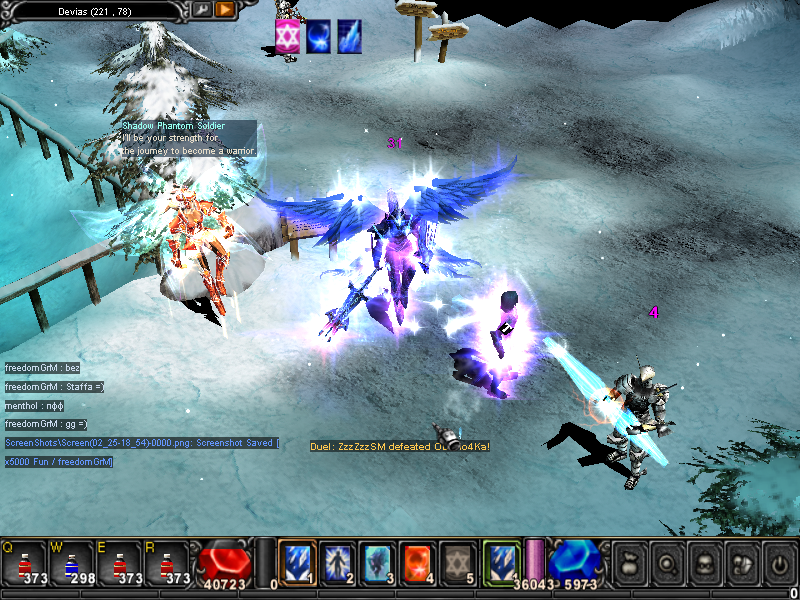This screenshot has width=800, height=600.
Task: Click the magnifier icon menu button
Action: [x=665, y=562]
